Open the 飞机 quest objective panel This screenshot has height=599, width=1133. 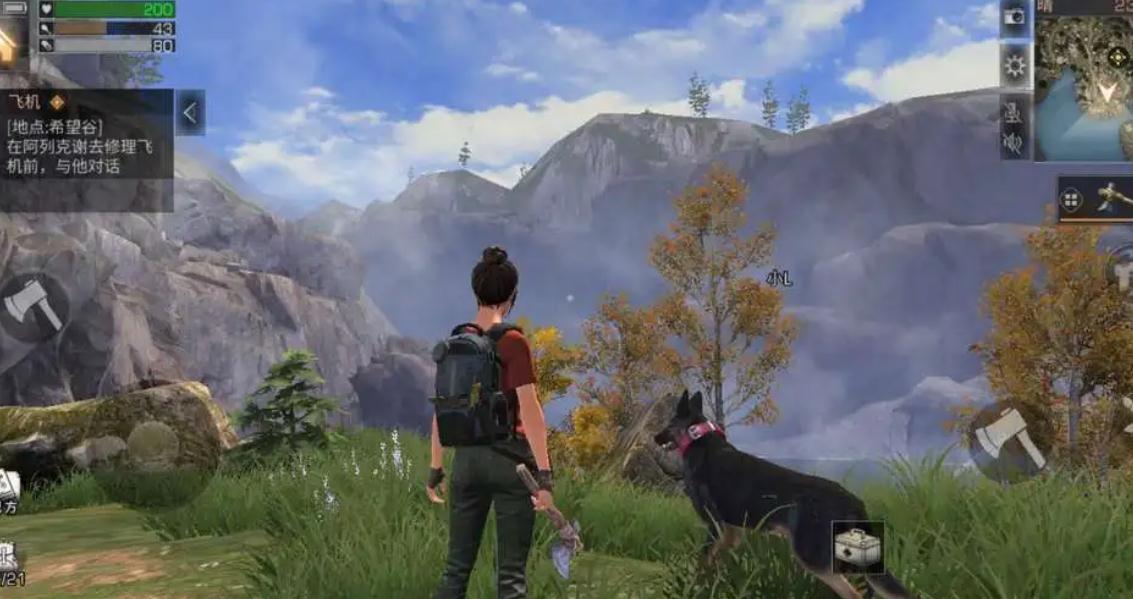(87, 135)
